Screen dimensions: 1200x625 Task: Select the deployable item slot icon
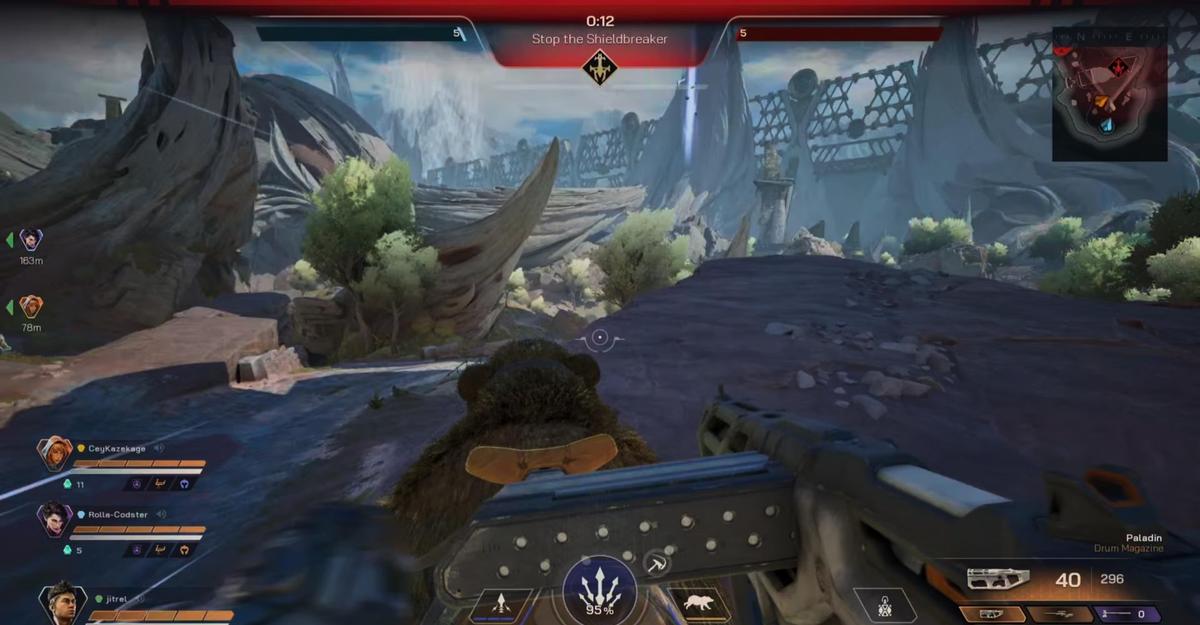coord(884,605)
